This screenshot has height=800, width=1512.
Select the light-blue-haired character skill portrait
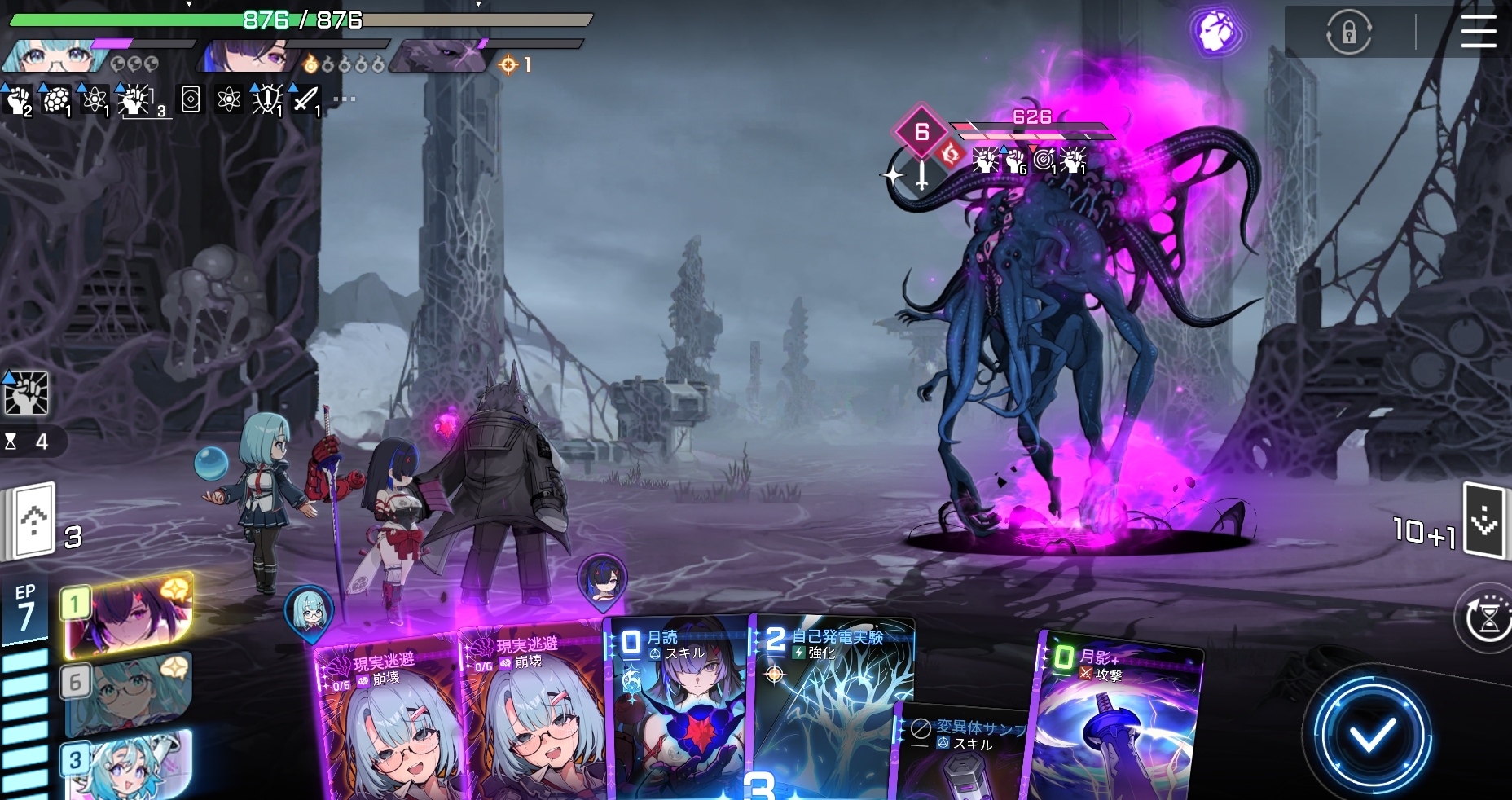pos(129,764)
